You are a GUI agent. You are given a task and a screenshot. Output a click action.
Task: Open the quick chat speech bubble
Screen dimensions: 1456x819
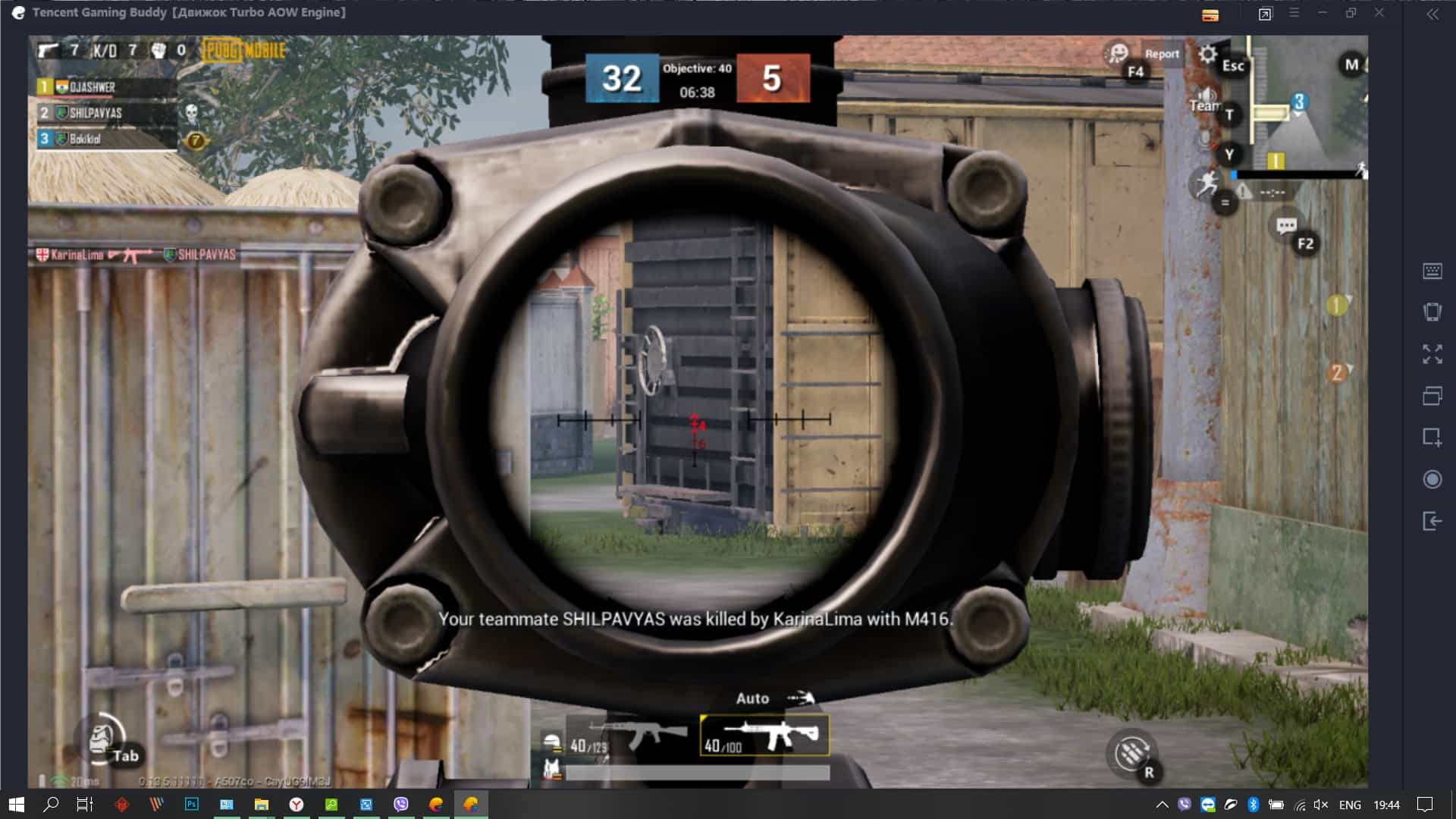click(x=1286, y=226)
